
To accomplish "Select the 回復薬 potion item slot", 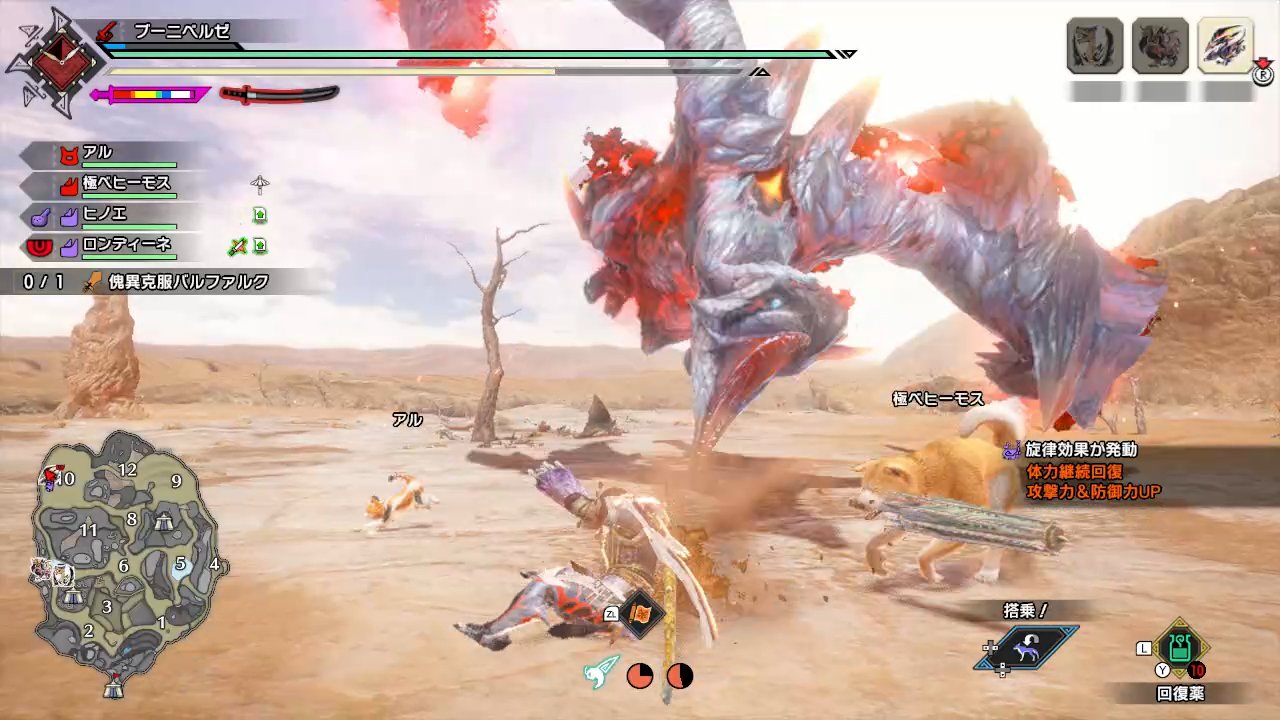I will point(1180,648).
